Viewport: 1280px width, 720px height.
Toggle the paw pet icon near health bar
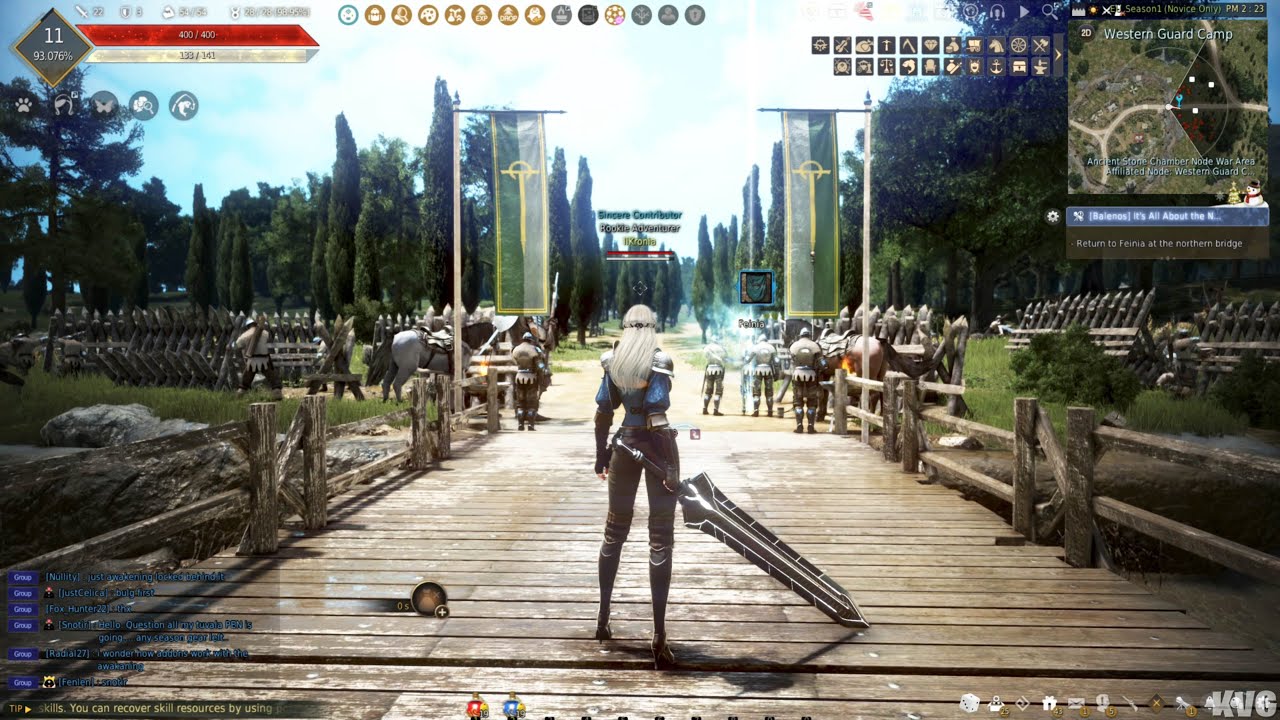coord(23,105)
